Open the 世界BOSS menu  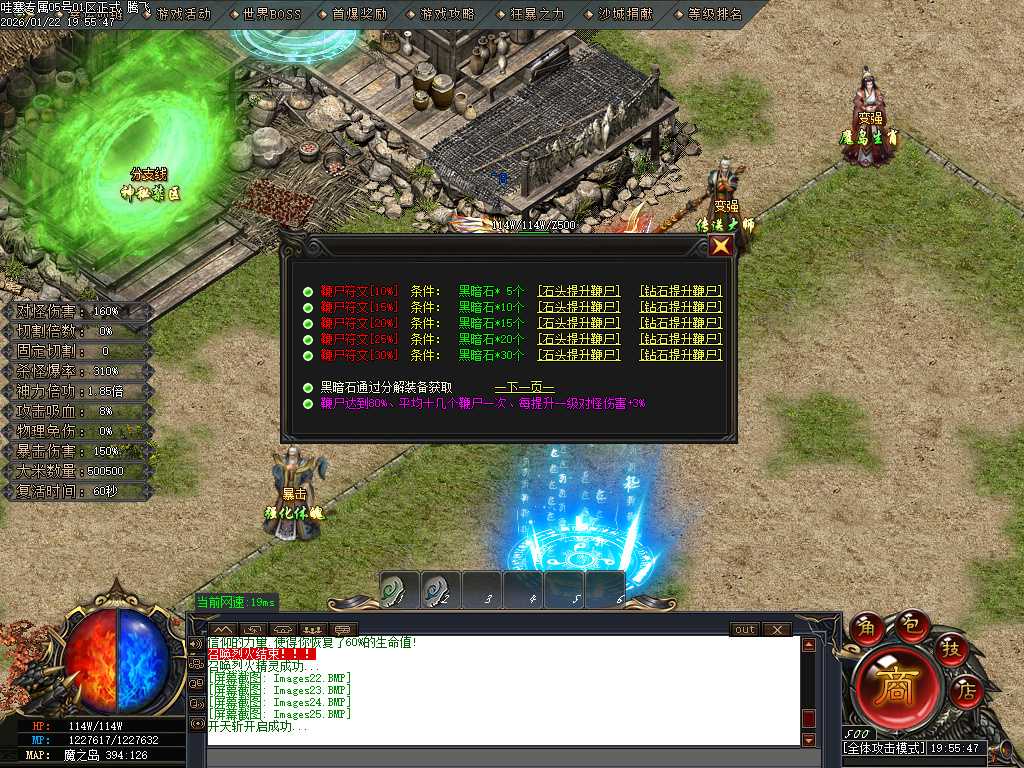point(271,14)
